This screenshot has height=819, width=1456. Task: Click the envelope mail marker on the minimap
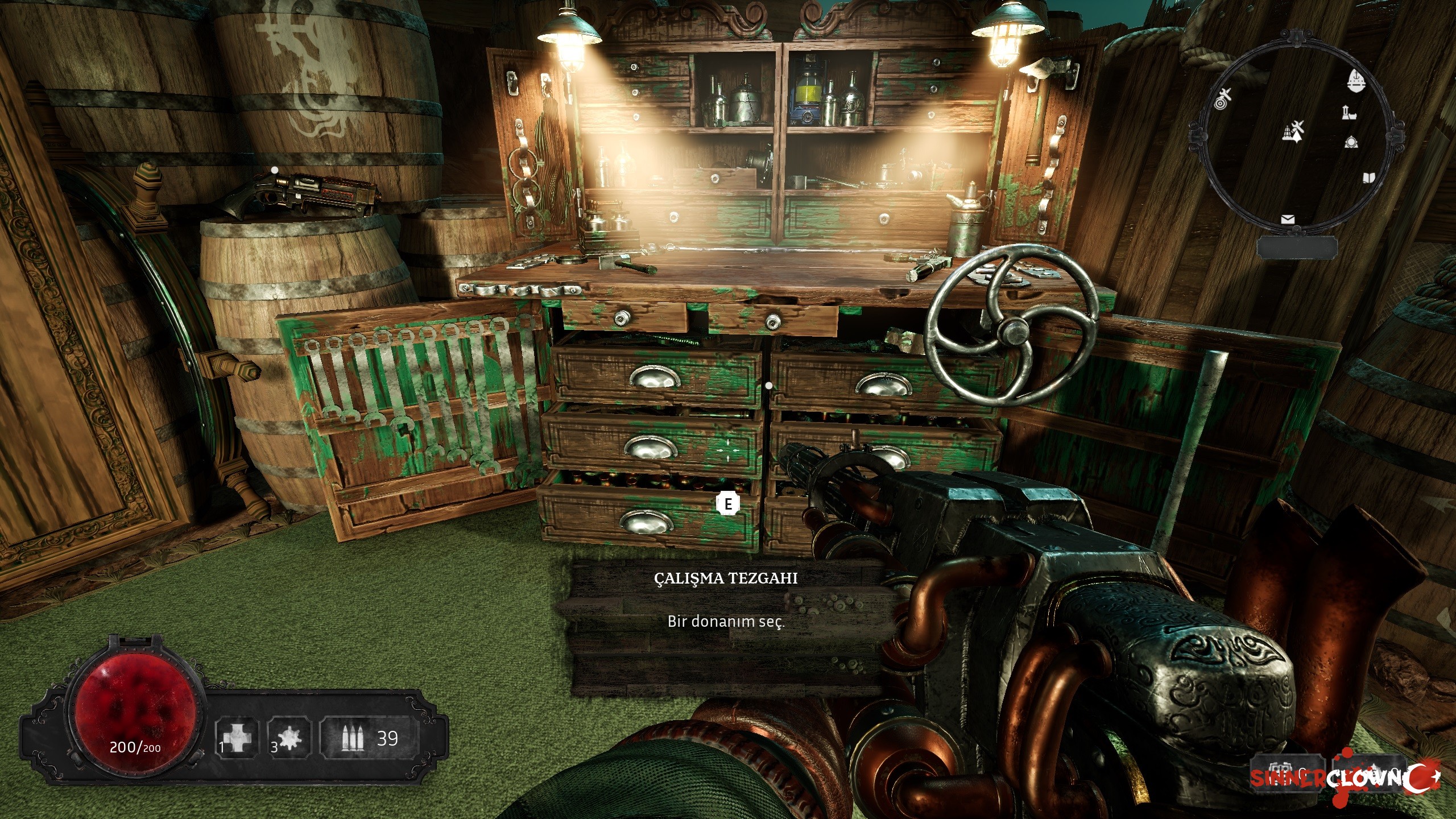1287,220
